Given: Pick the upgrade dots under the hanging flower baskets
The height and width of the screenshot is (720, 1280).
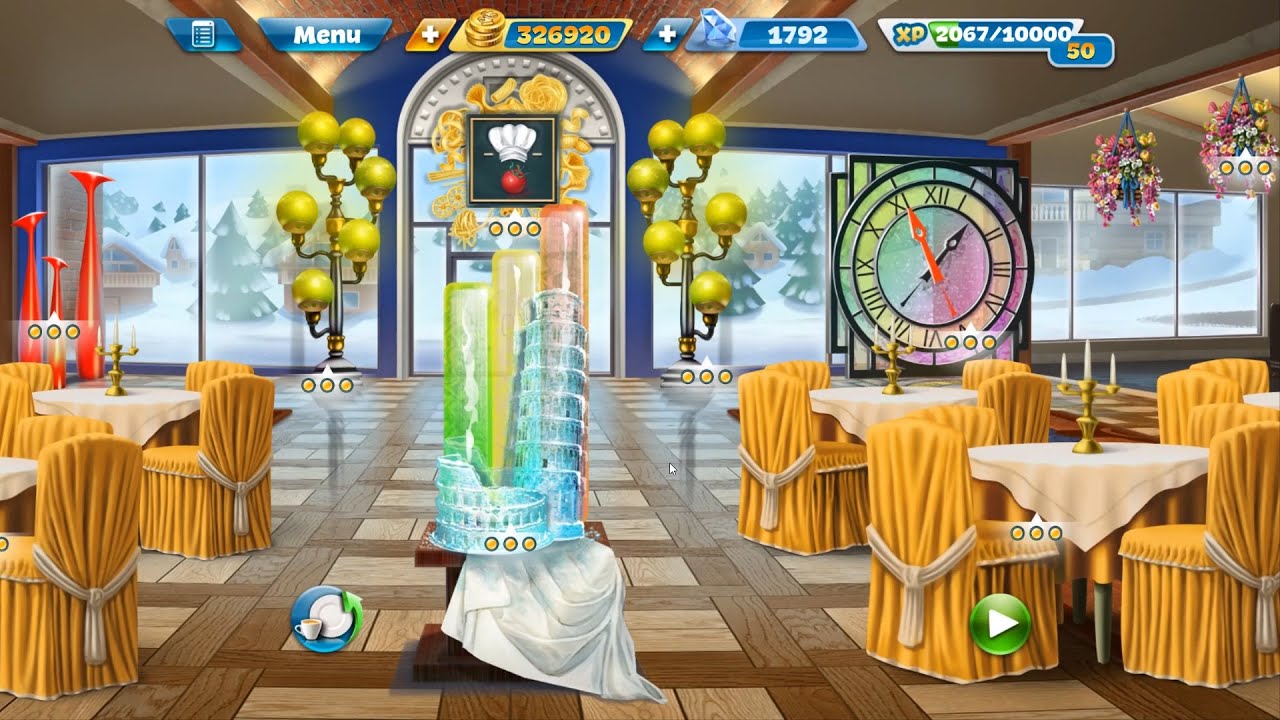Looking at the screenshot, I should 1246,168.
